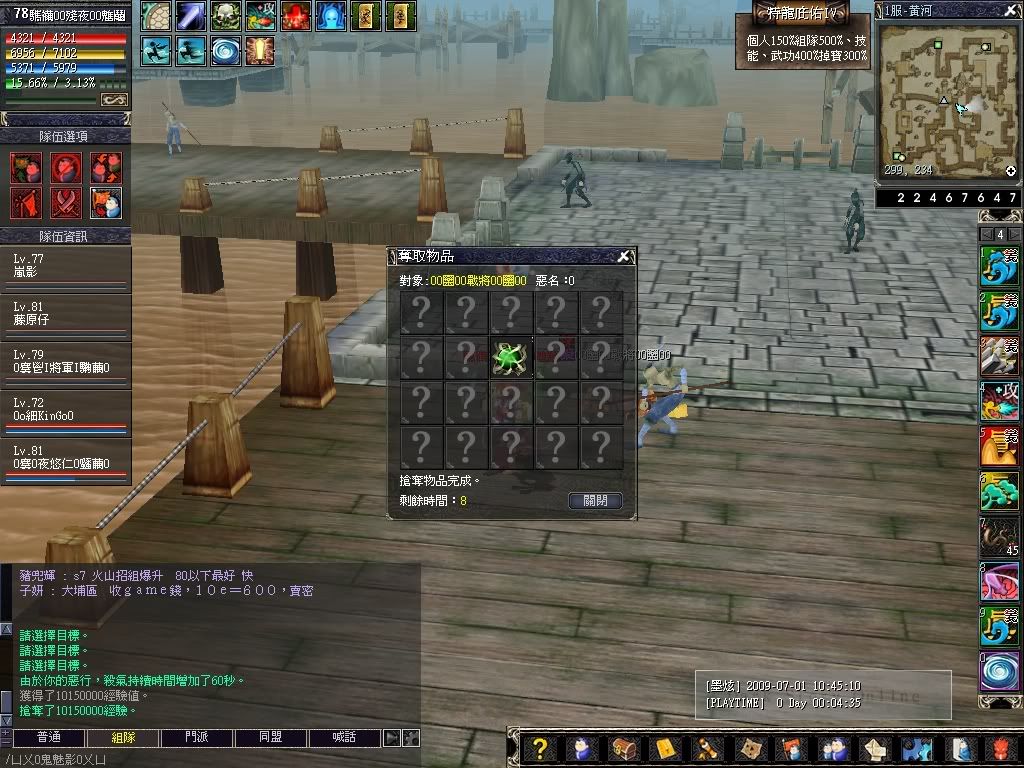
Task: Open the torn map icon in bottom toolbar
Action: pyautogui.click(x=750, y=748)
